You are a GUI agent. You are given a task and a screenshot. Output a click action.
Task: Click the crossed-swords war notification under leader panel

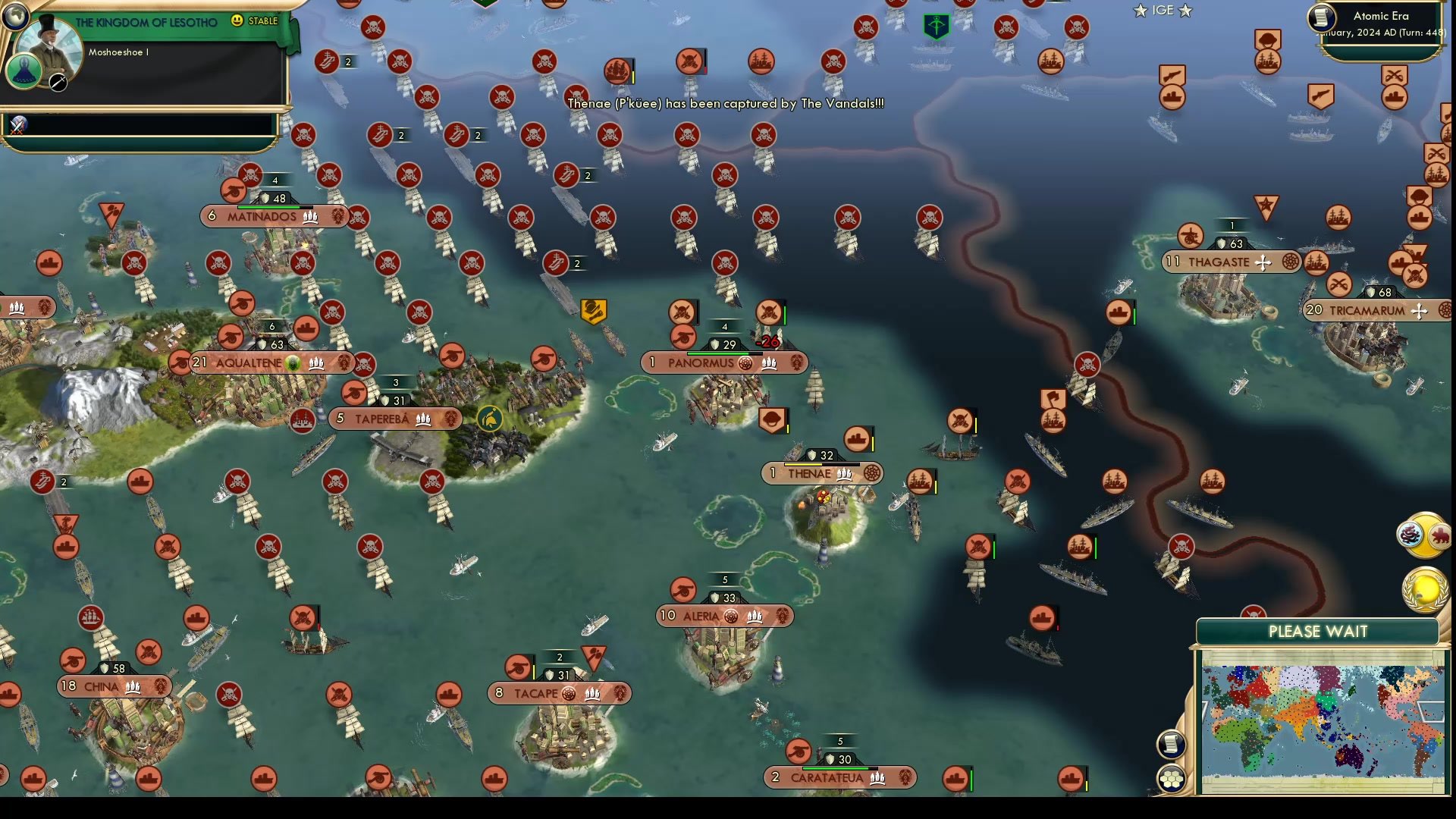(x=17, y=129)
